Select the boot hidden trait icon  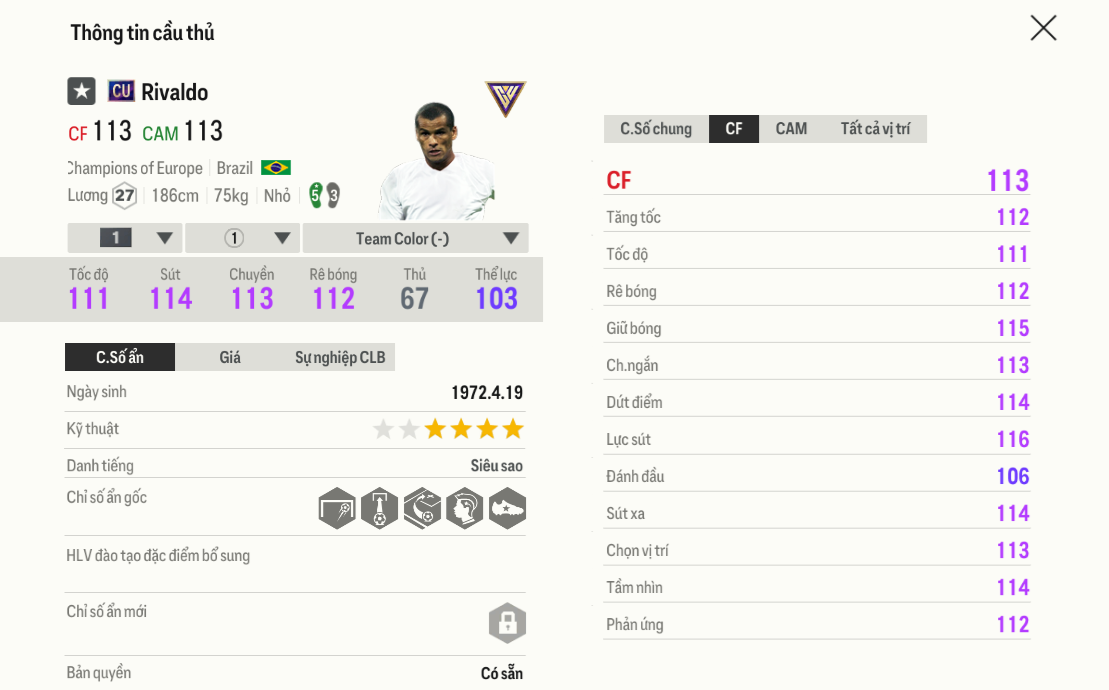[507, 509]
